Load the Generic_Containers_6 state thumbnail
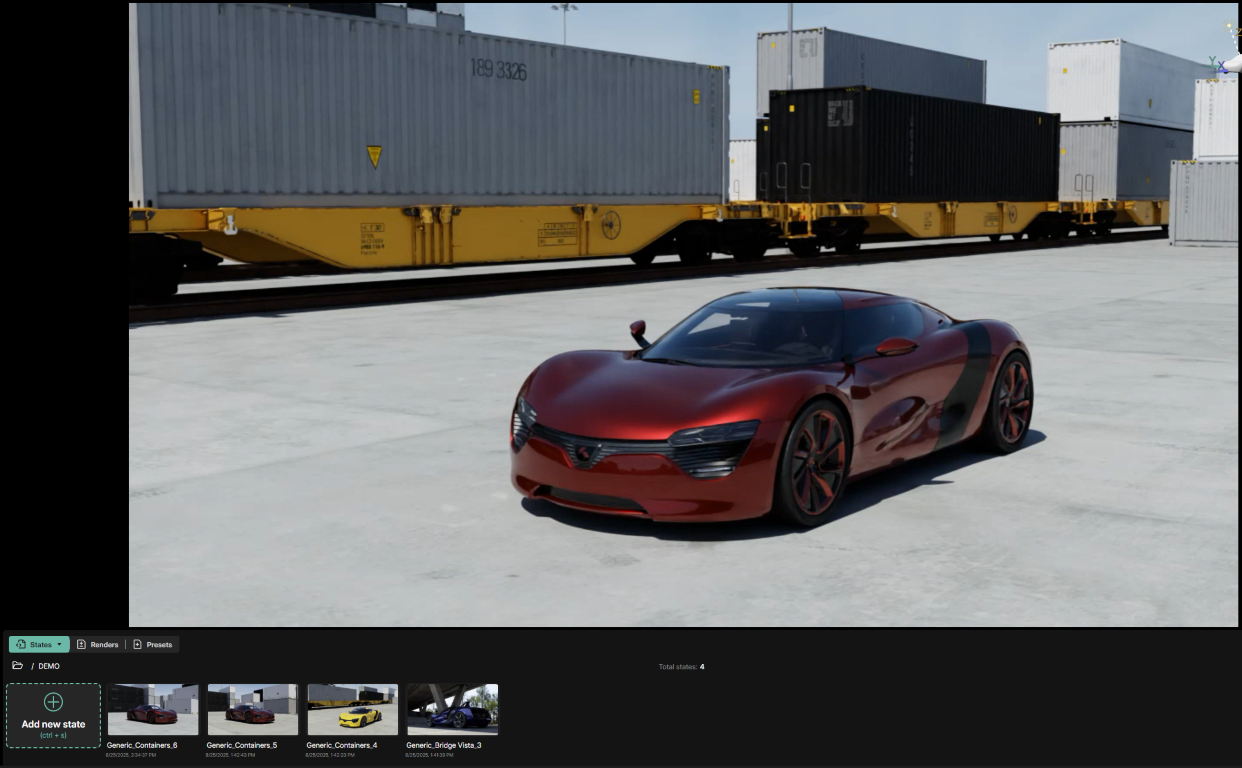Image resolution: width=1242 pixels, height=768 pixels. 152,709
